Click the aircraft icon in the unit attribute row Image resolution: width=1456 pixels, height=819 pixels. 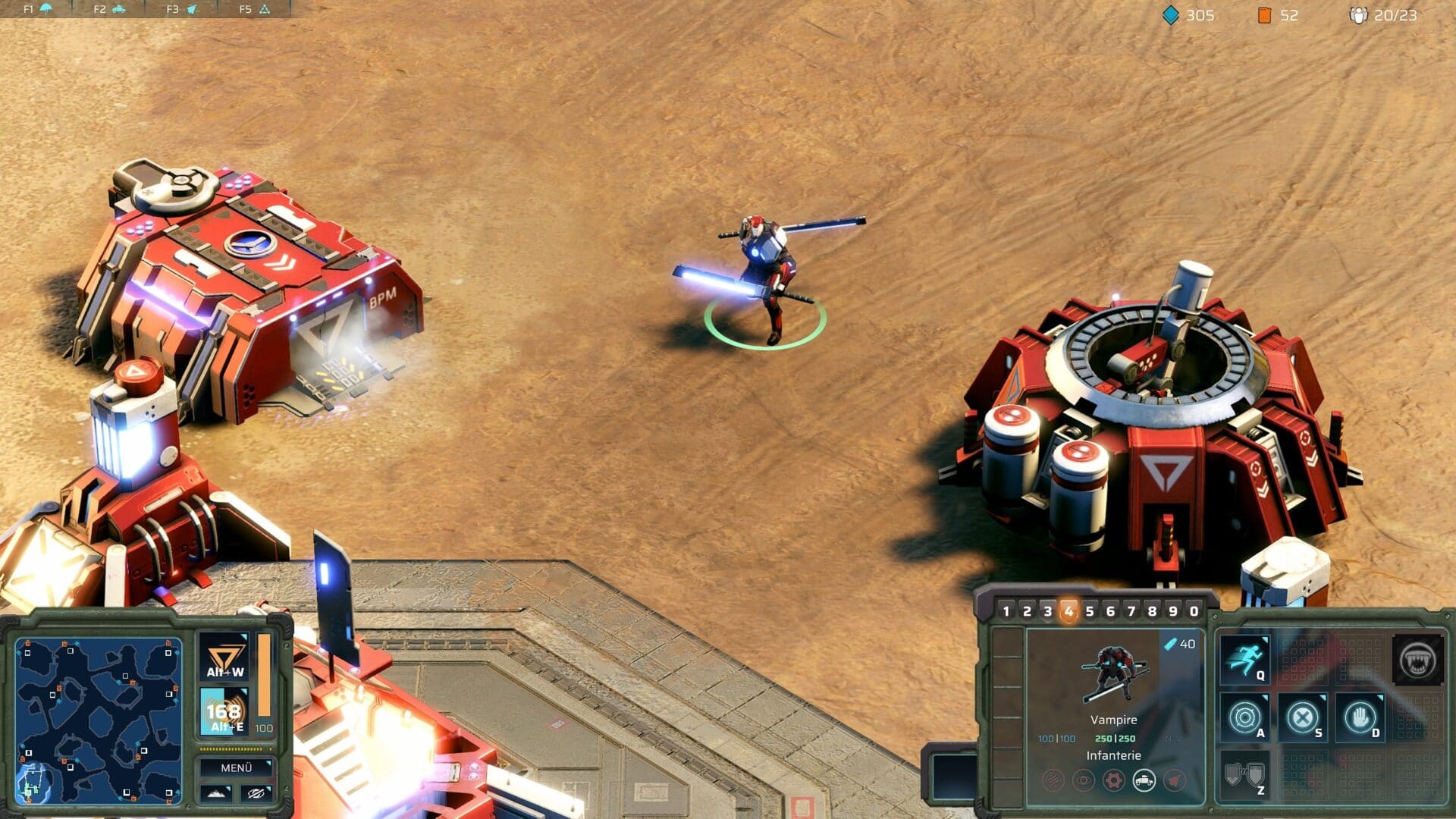(x=1175, y=779)
